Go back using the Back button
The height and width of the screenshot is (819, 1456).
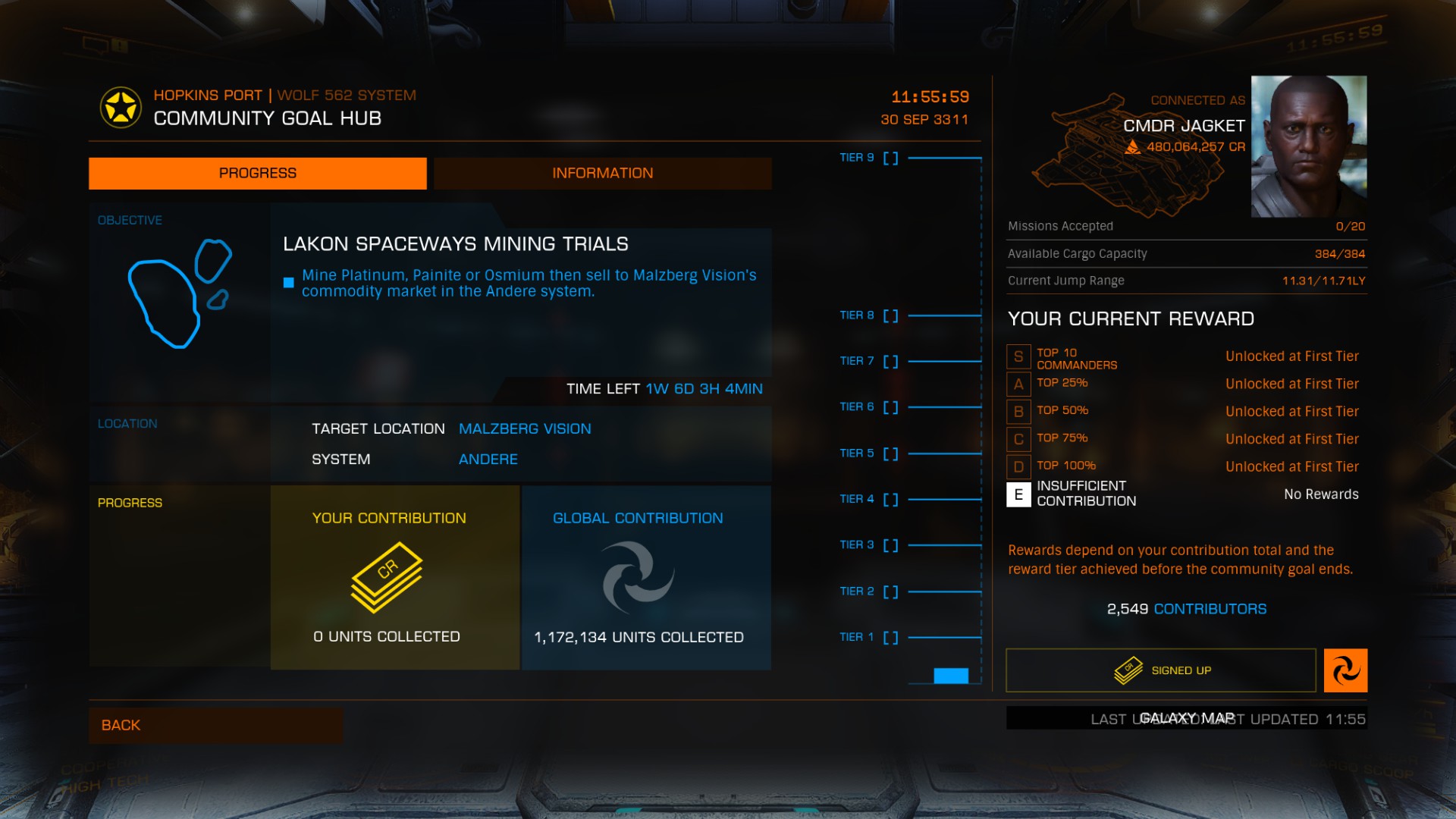click(x=215, y=725)
